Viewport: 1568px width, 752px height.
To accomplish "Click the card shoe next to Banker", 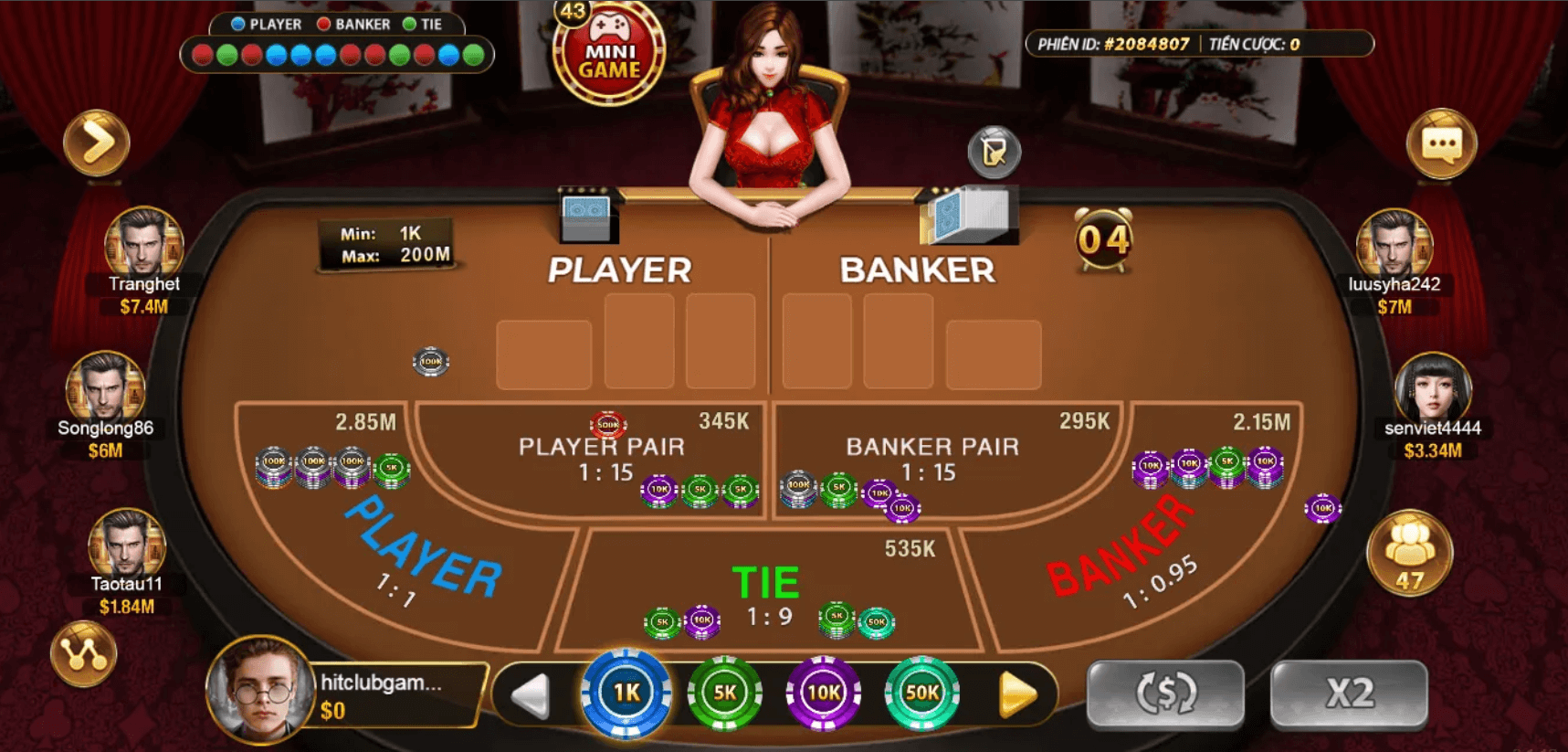I will click(x=970, y=217).
